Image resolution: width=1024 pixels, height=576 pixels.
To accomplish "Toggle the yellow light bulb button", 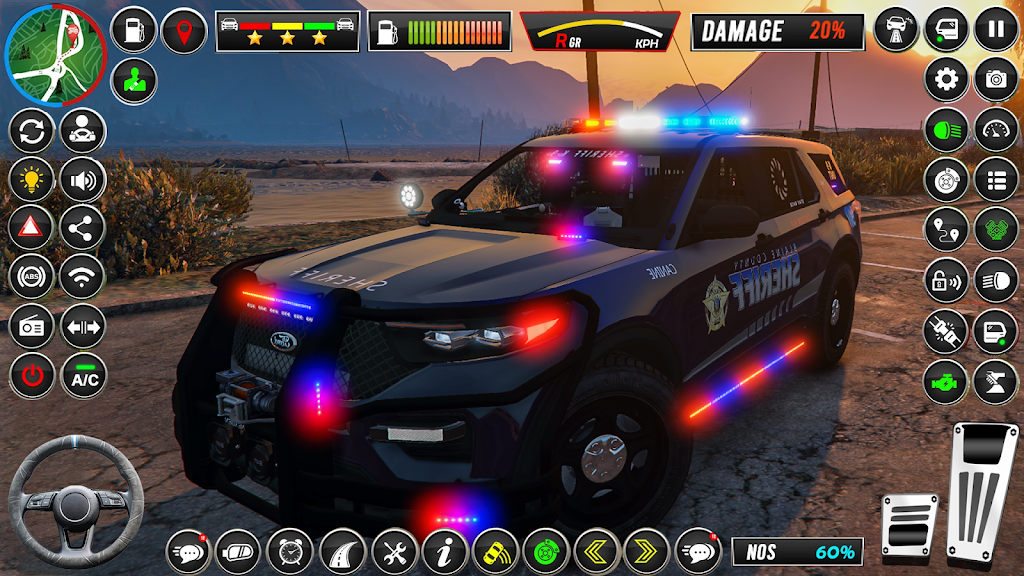I will click(31, 180).
